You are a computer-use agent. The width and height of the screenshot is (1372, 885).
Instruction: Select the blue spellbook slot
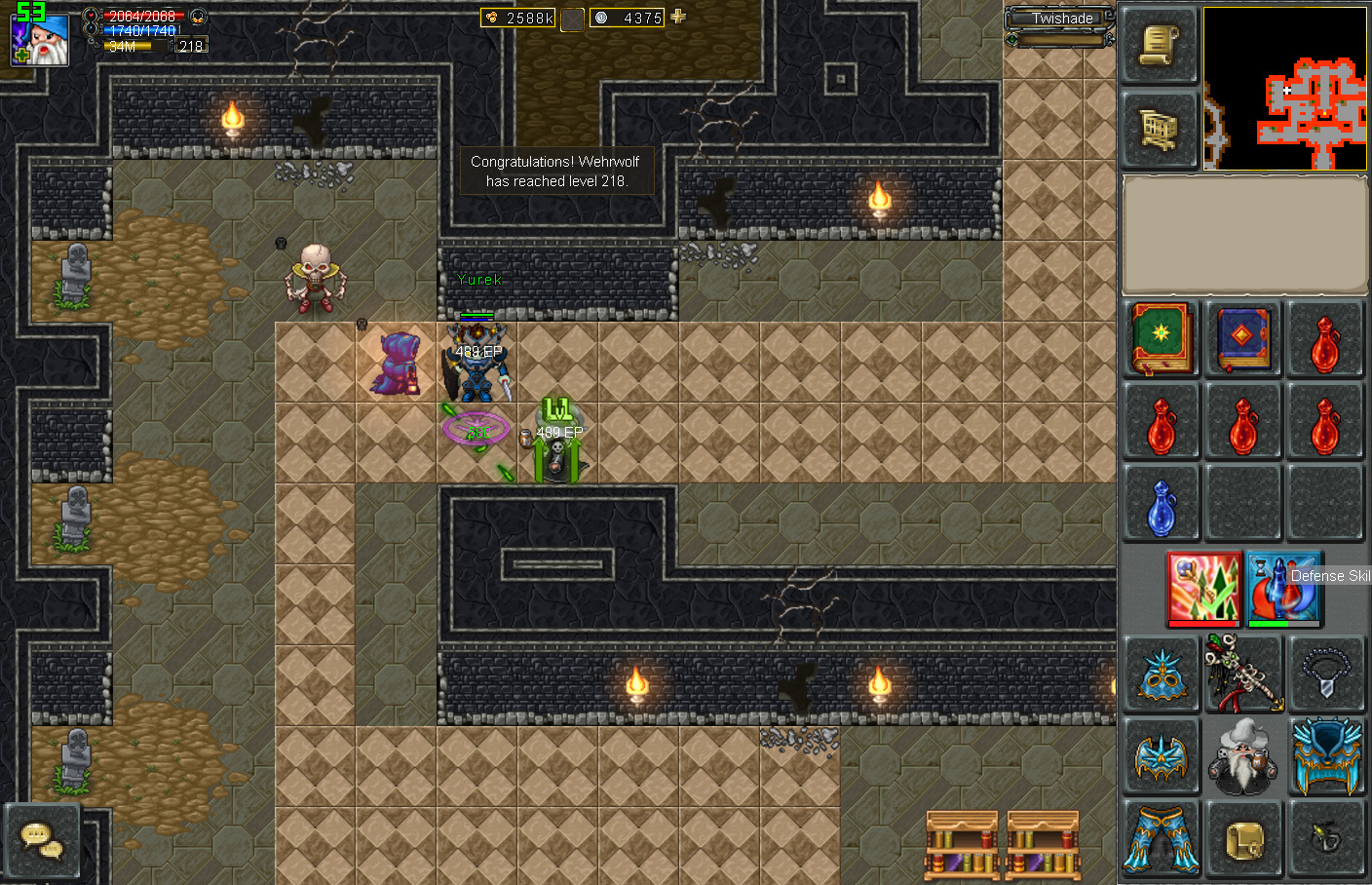(x=1243, y=339)
